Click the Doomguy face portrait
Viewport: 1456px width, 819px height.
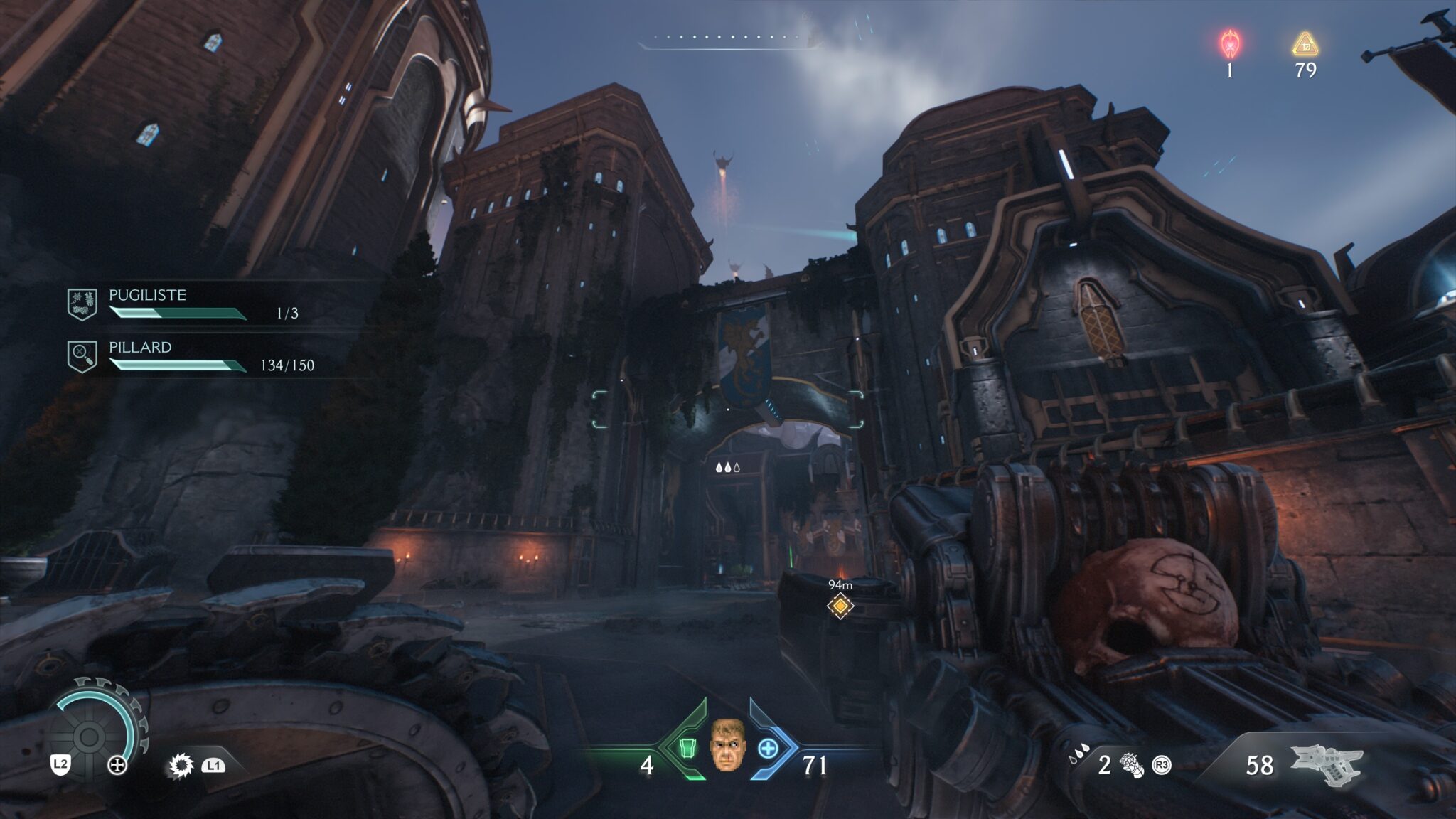[727, 745]
